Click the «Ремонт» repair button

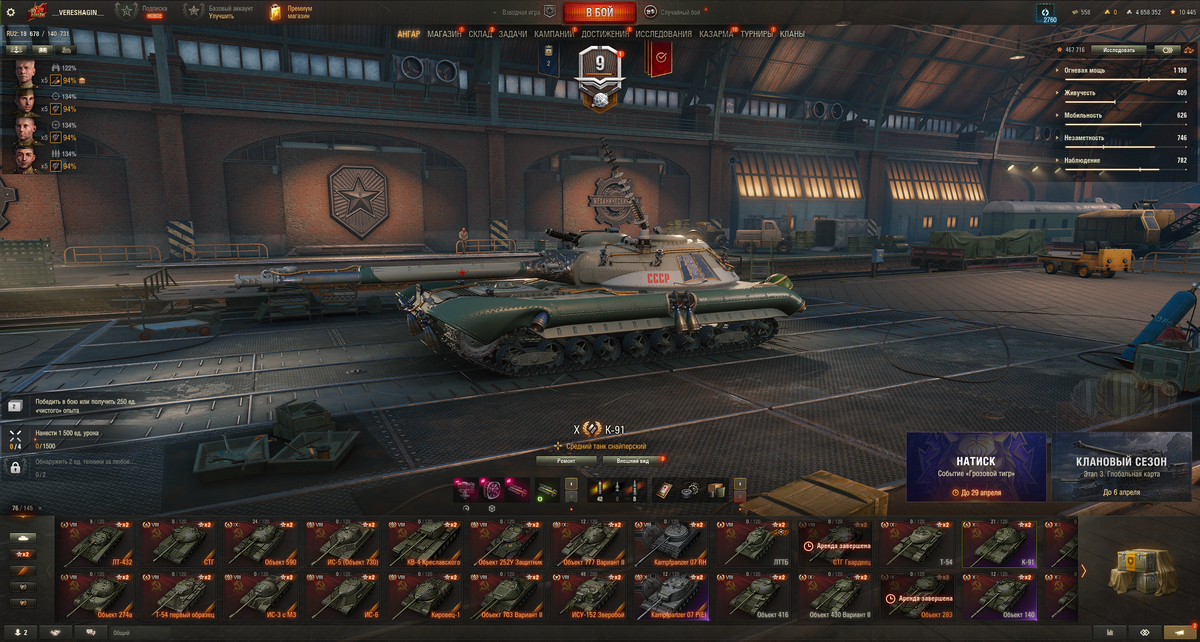tap(566, 461)
